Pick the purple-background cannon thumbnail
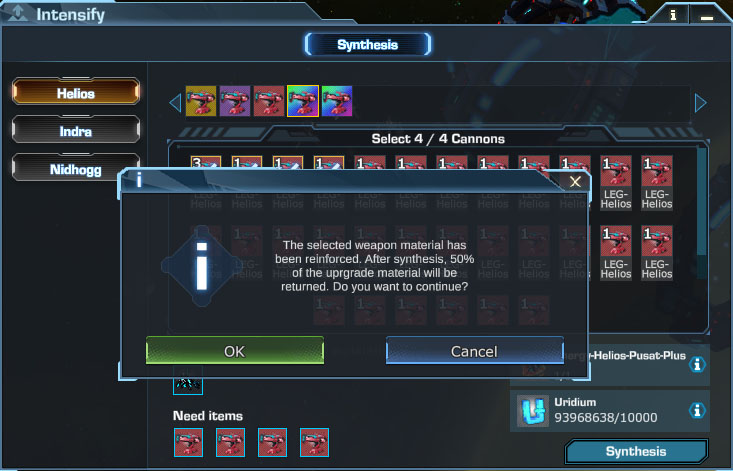The image size is (733, 471). pyautogui.click(x=235, y=101)
